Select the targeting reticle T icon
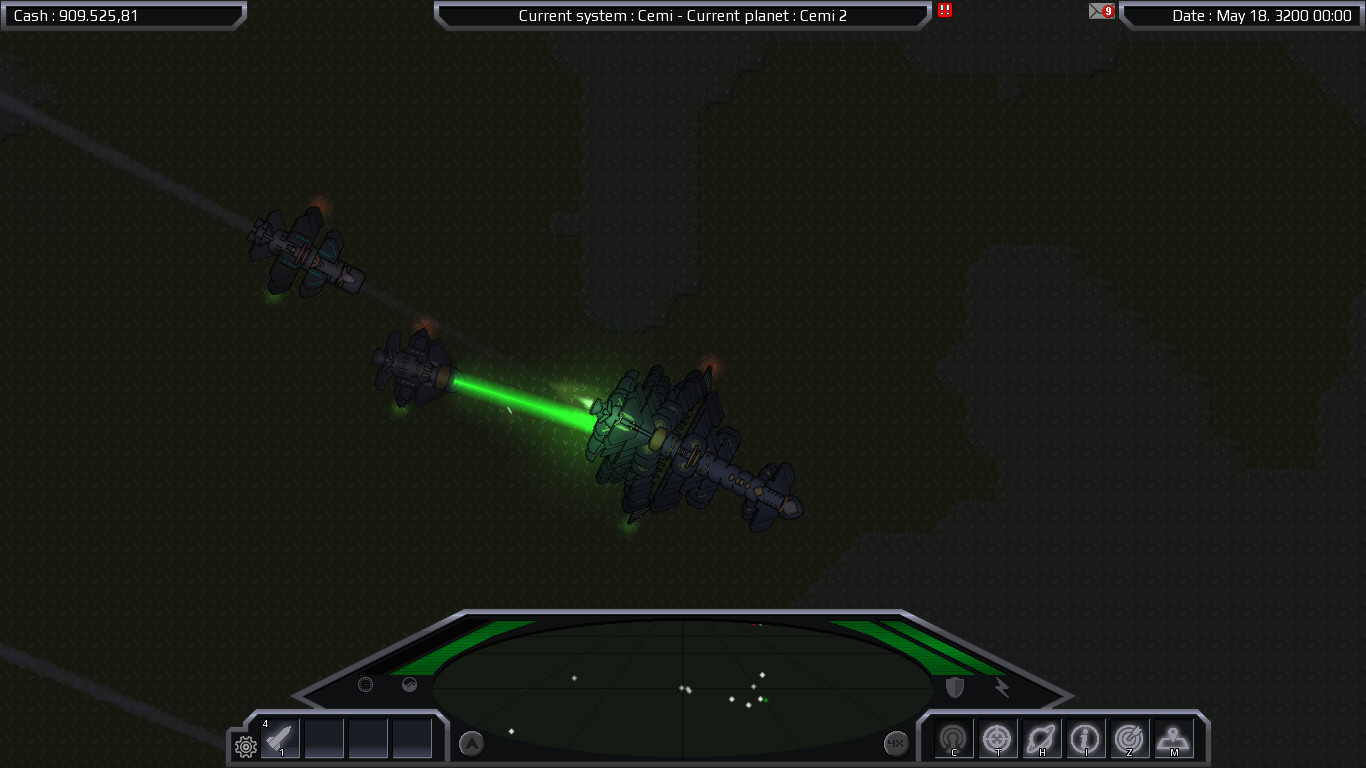This screenshot has height=768, width=1366. tap(997, 738)
